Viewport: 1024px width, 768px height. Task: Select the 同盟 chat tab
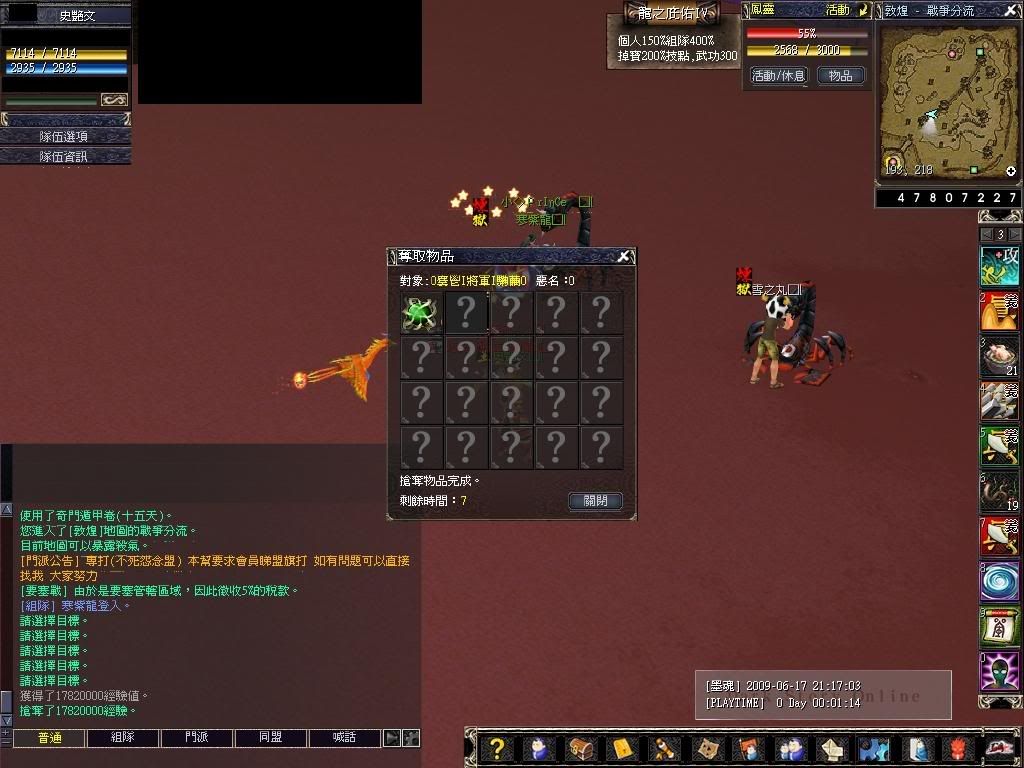[x=271, y=738]
